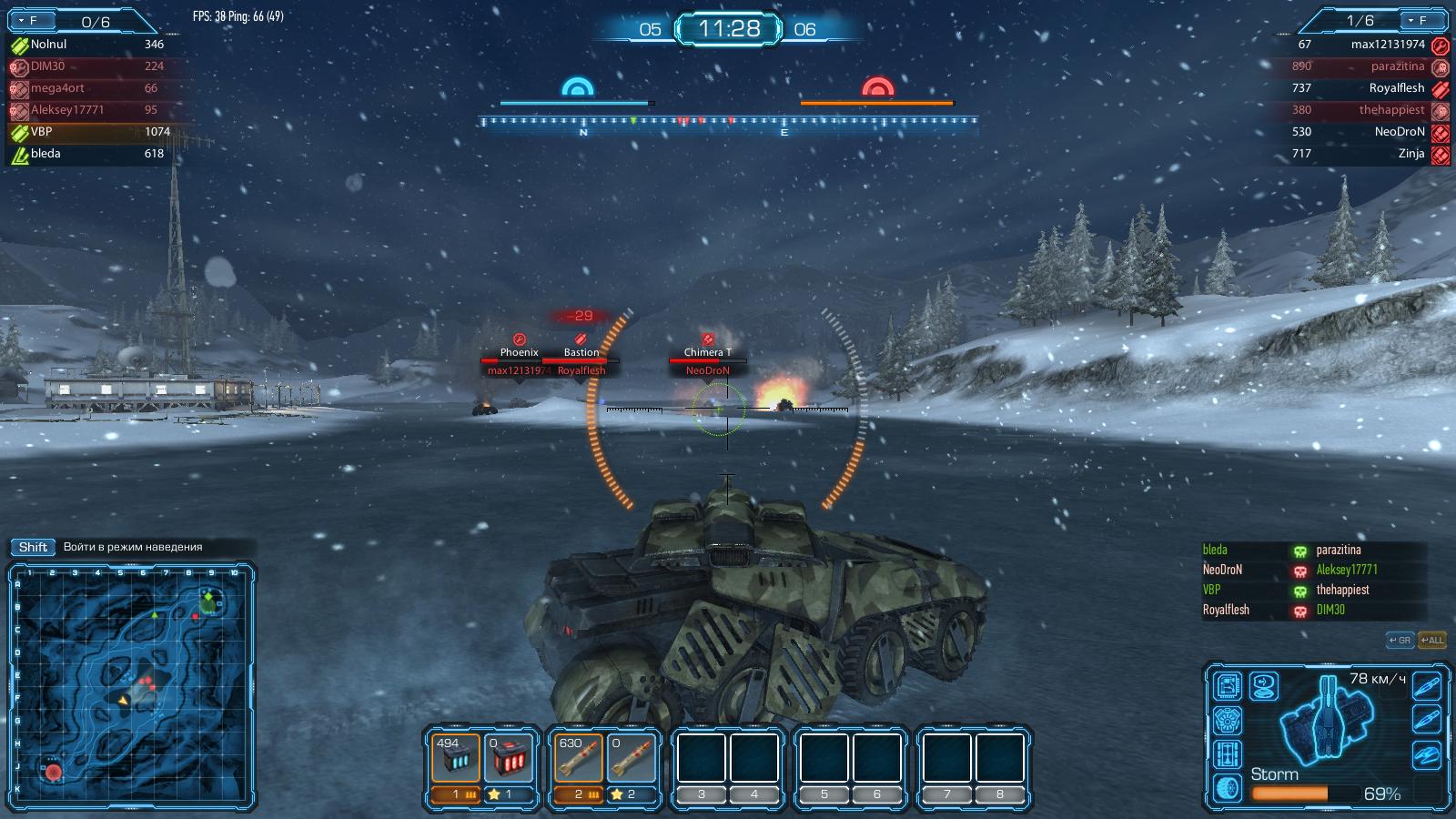1456x819 pixels.
Task: Click the engine module status icon
Action: [x=1227, y=720]
